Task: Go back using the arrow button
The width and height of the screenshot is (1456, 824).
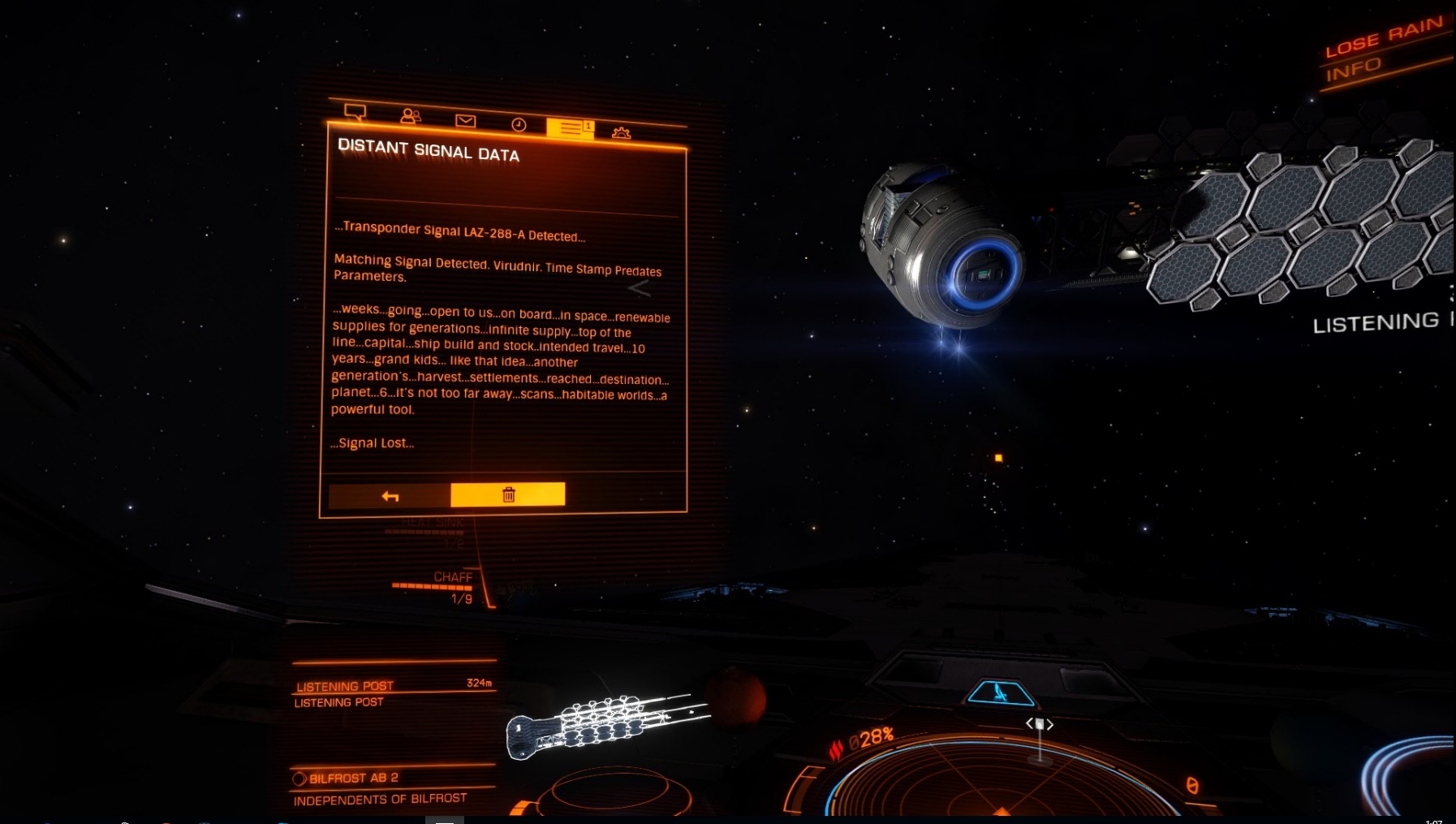Action: [390, 496]
